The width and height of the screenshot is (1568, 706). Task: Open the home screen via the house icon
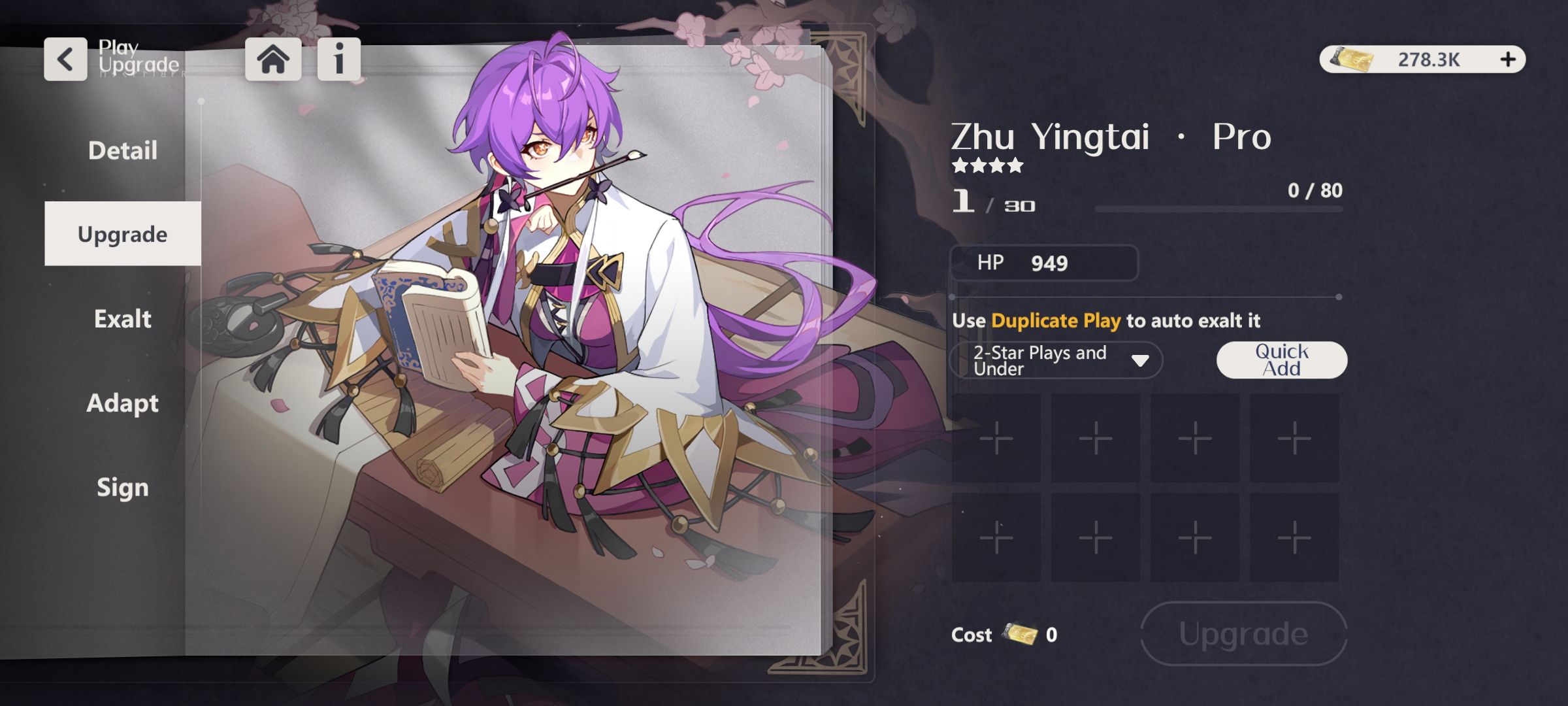pos(274,58)
